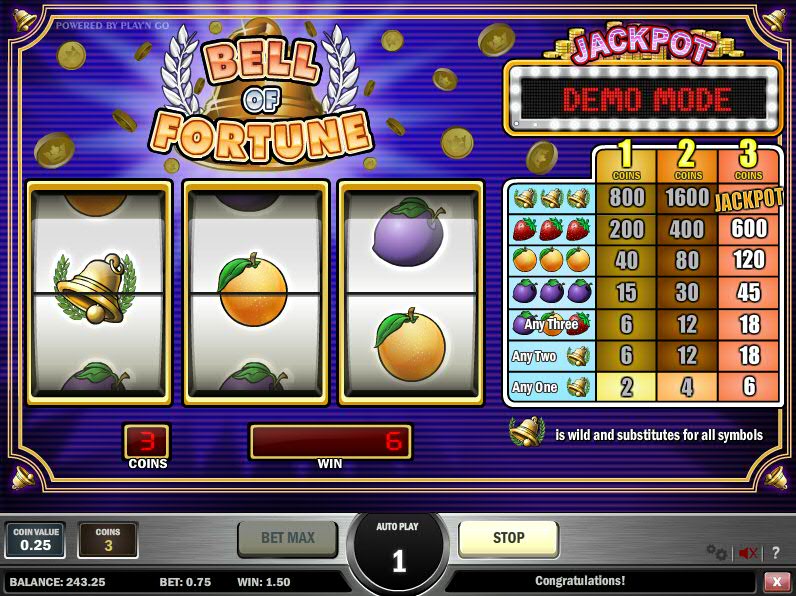
Task: Close the game with red X
Action: point(777,581)
